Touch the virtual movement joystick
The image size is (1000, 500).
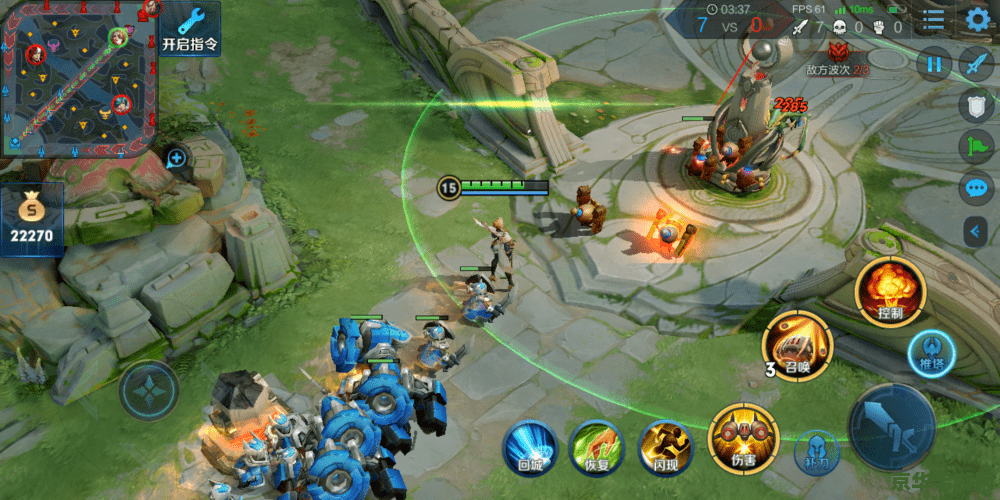point(149,389)
